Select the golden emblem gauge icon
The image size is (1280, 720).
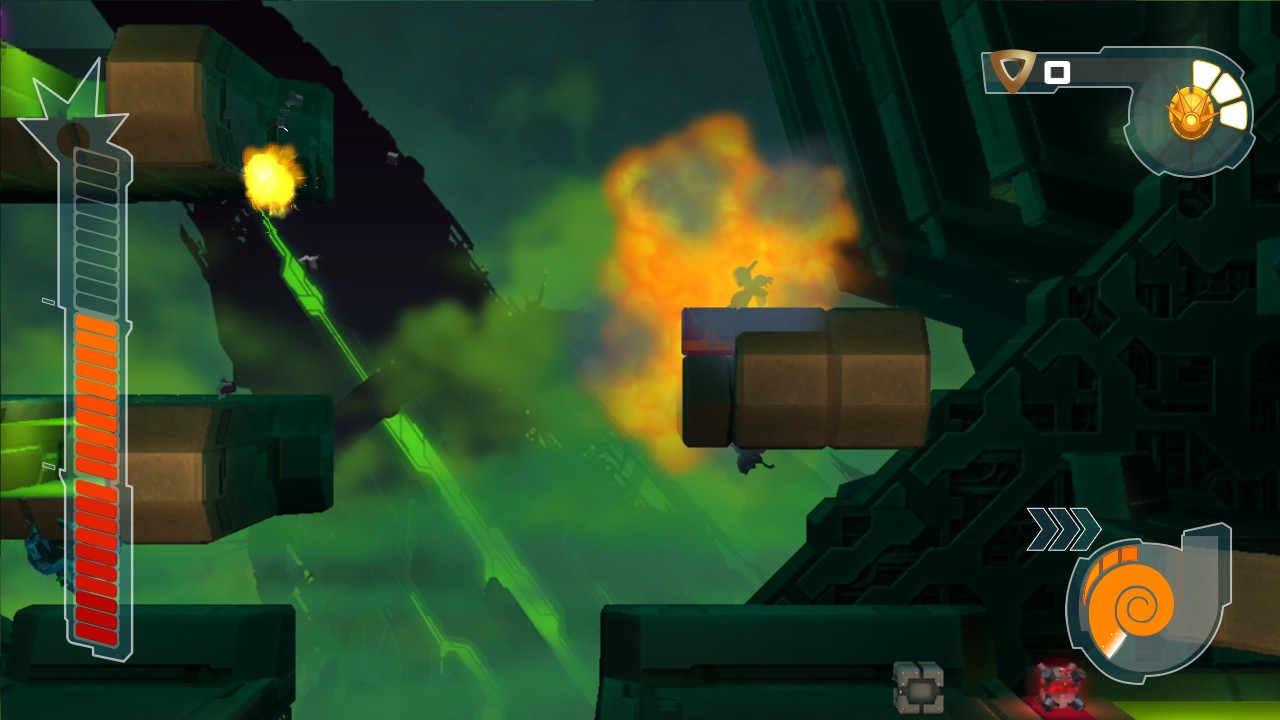(x=1190, y=113)
